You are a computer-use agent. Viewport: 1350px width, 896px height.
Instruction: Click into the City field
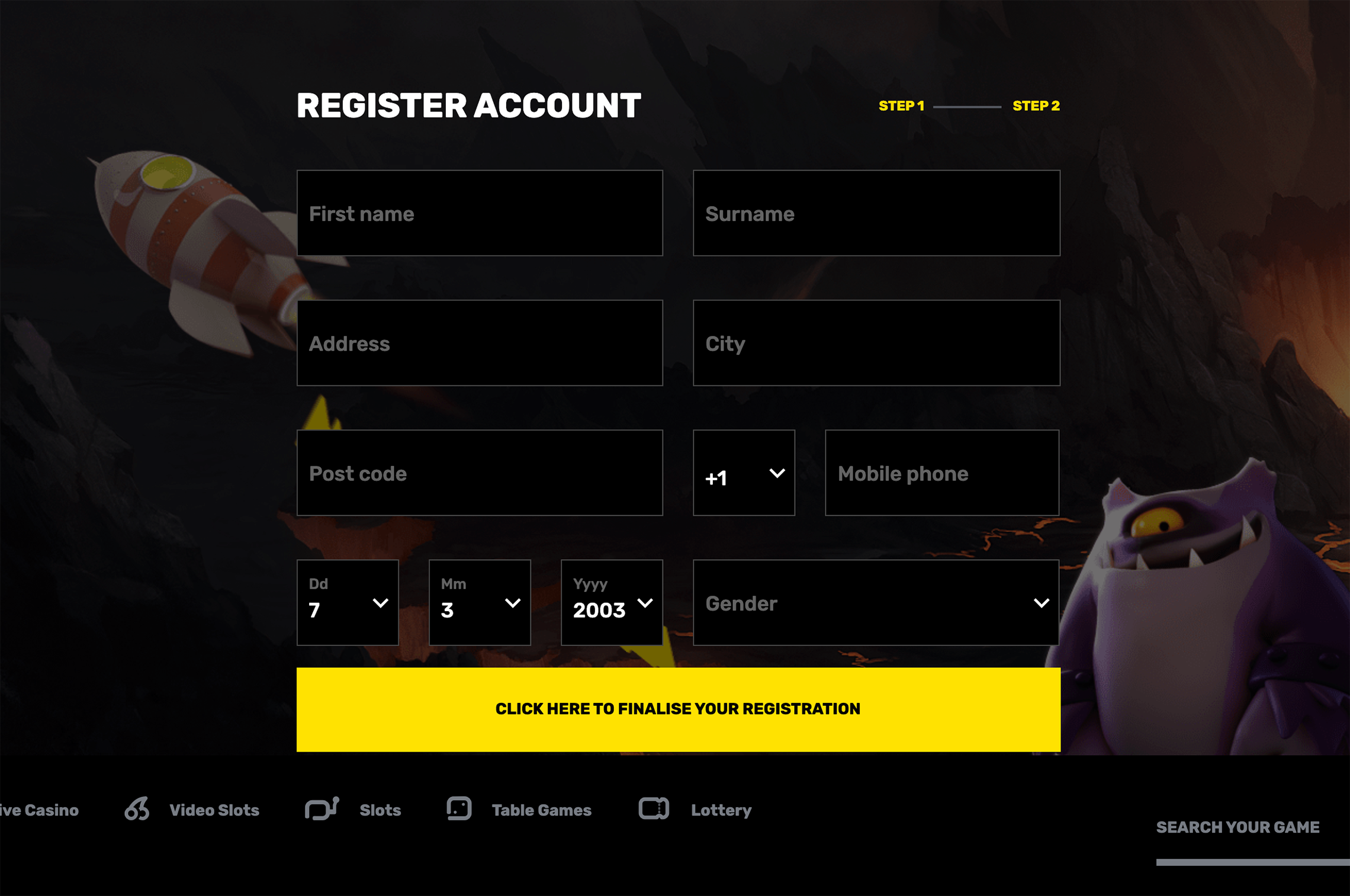[876, 343]
